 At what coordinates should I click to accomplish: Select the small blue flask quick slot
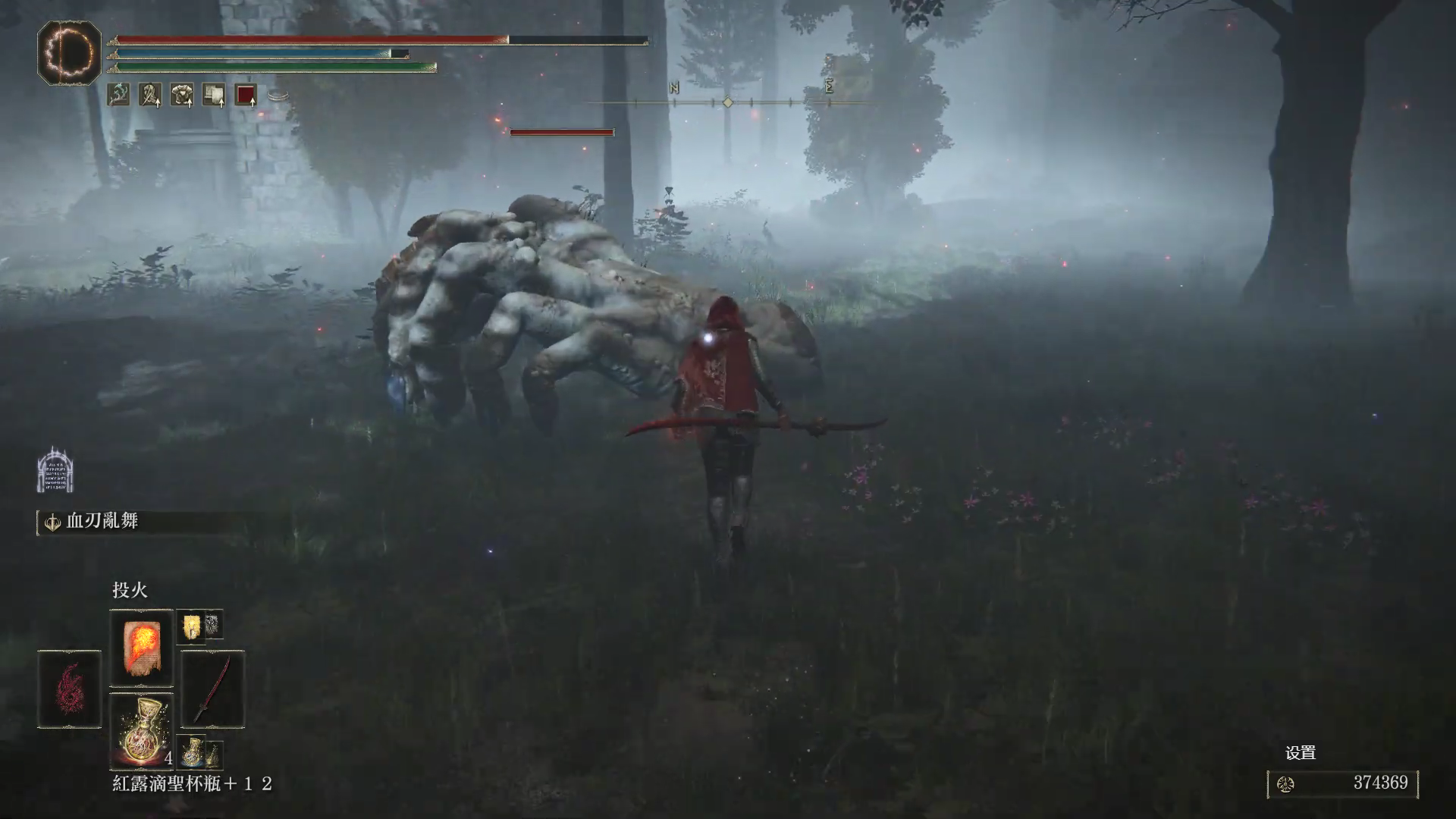pos(193,751)
